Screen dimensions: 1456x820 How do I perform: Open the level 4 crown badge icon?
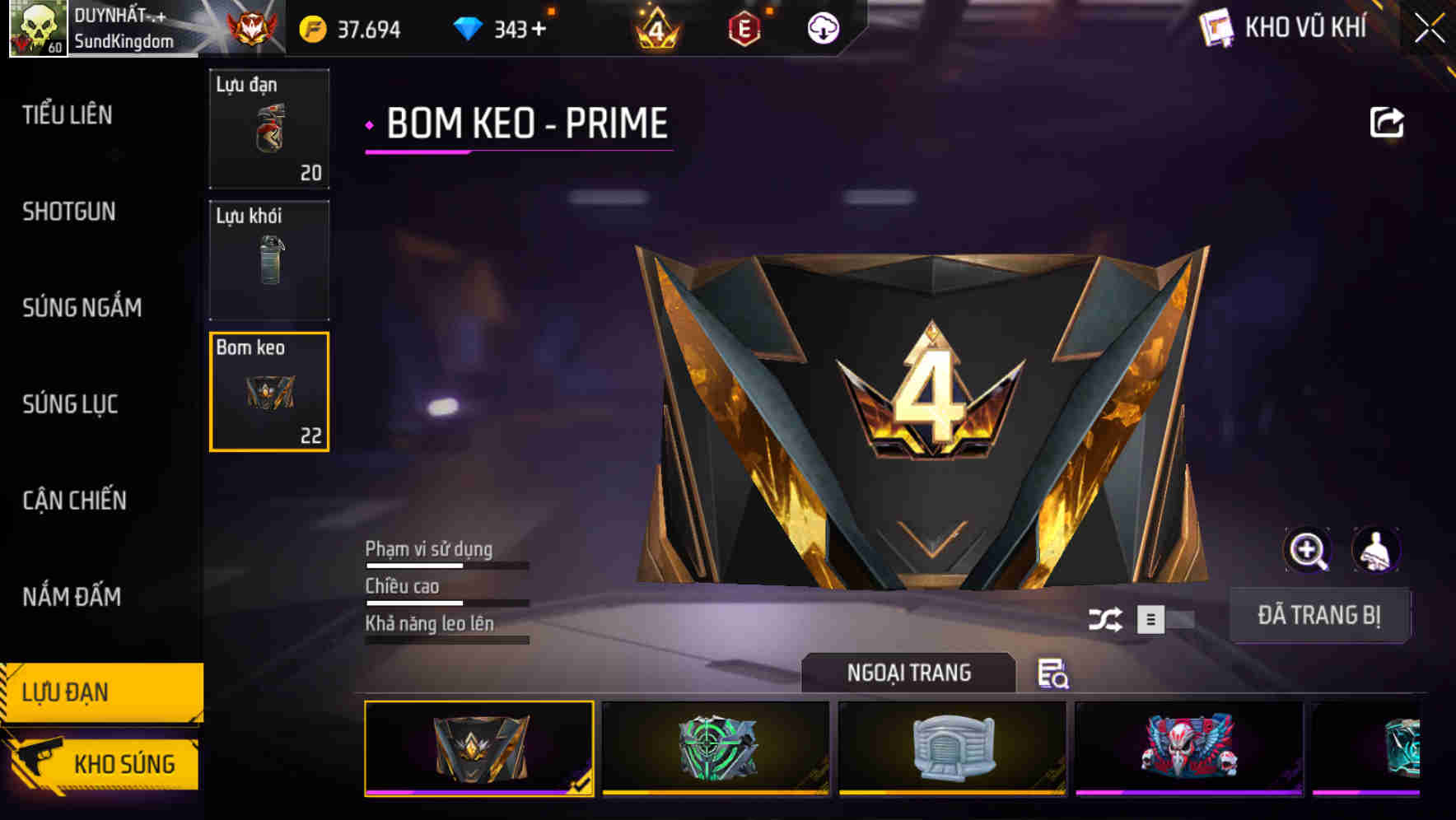tap(656, 27)
